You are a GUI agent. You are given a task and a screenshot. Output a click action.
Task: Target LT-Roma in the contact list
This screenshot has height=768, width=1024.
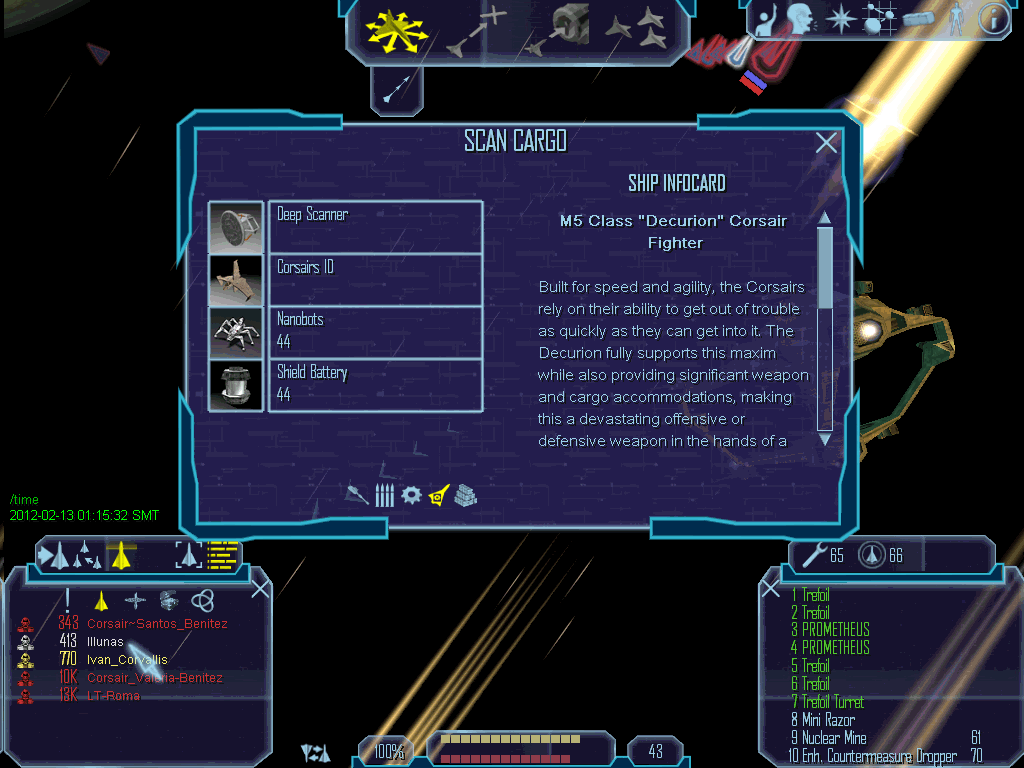[113, 695]
